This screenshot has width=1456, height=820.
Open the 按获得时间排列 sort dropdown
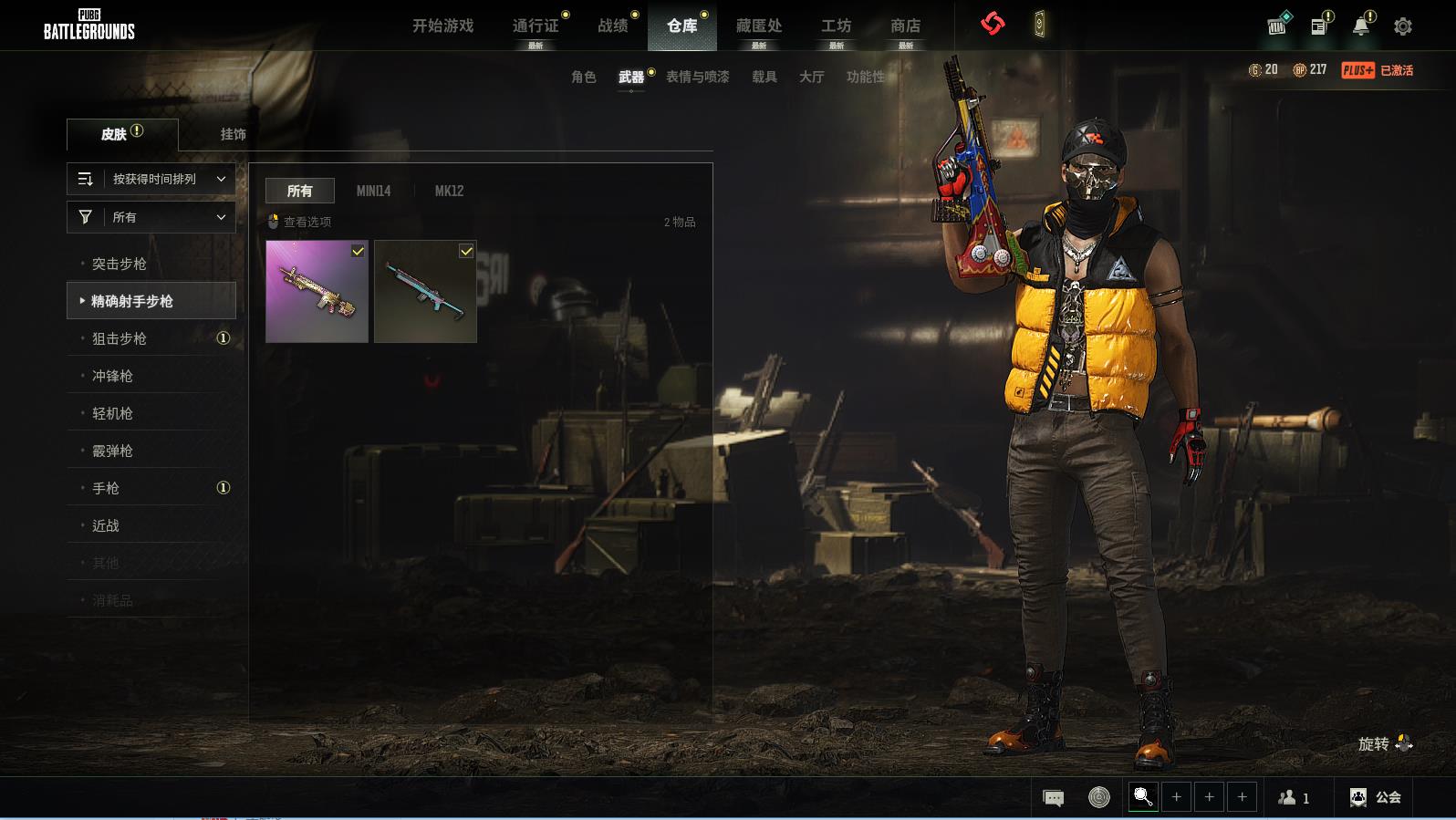tap(151, 179)
